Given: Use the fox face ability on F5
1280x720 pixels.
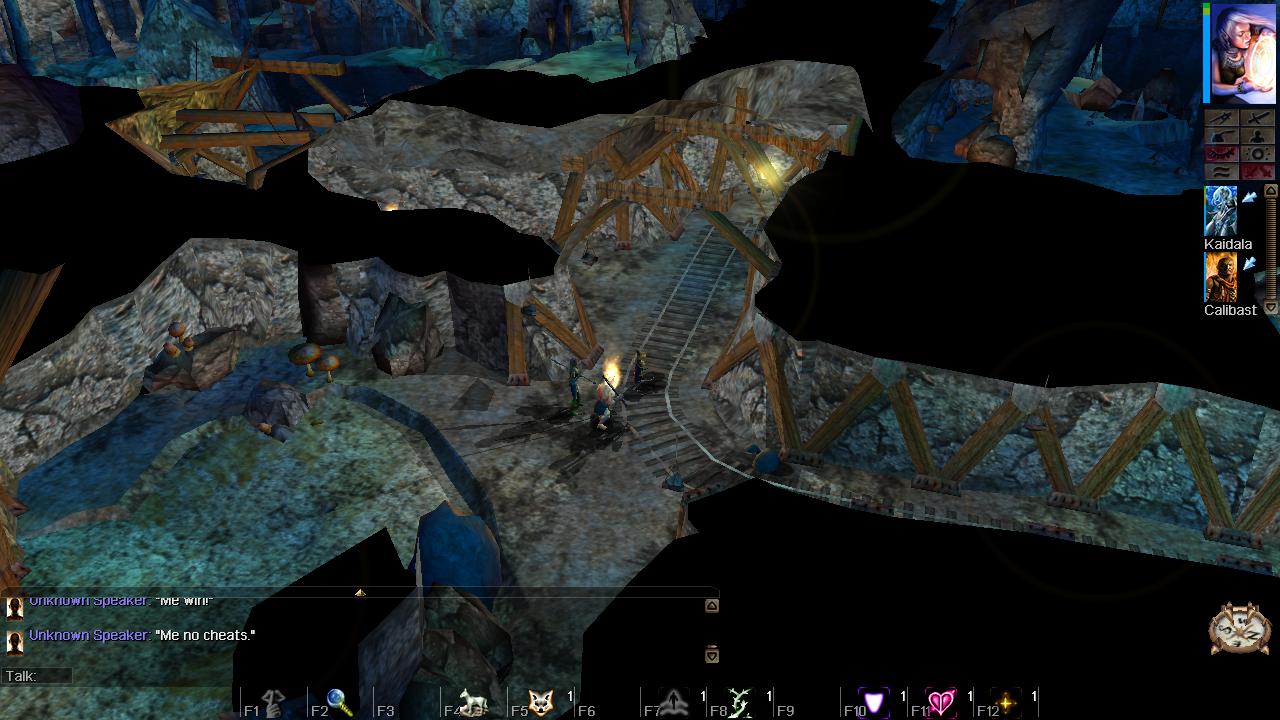Looking at the screenshot, I should pyautogui.click(x=541, y=703).
